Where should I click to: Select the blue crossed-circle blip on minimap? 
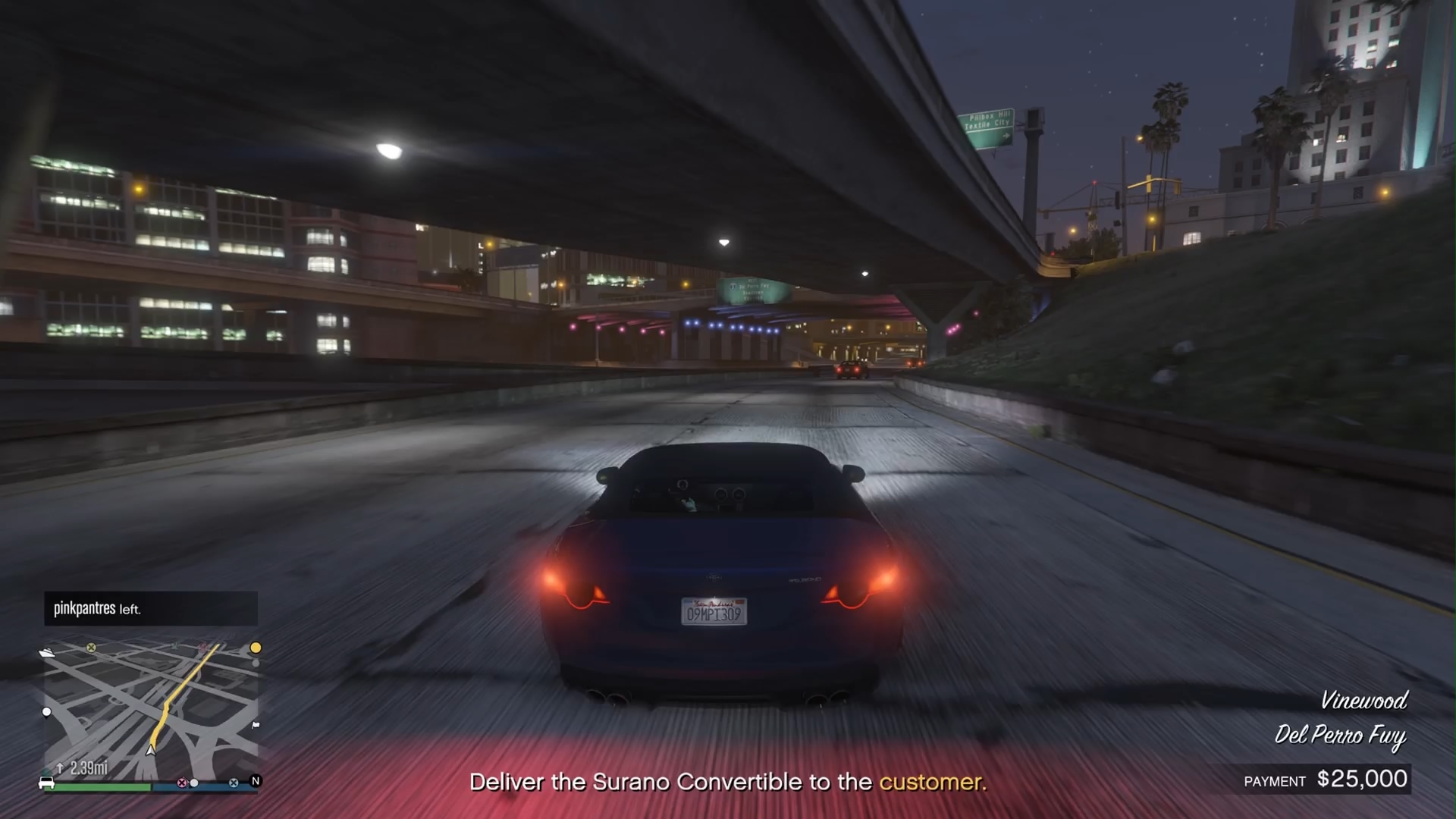click(234, 783)
